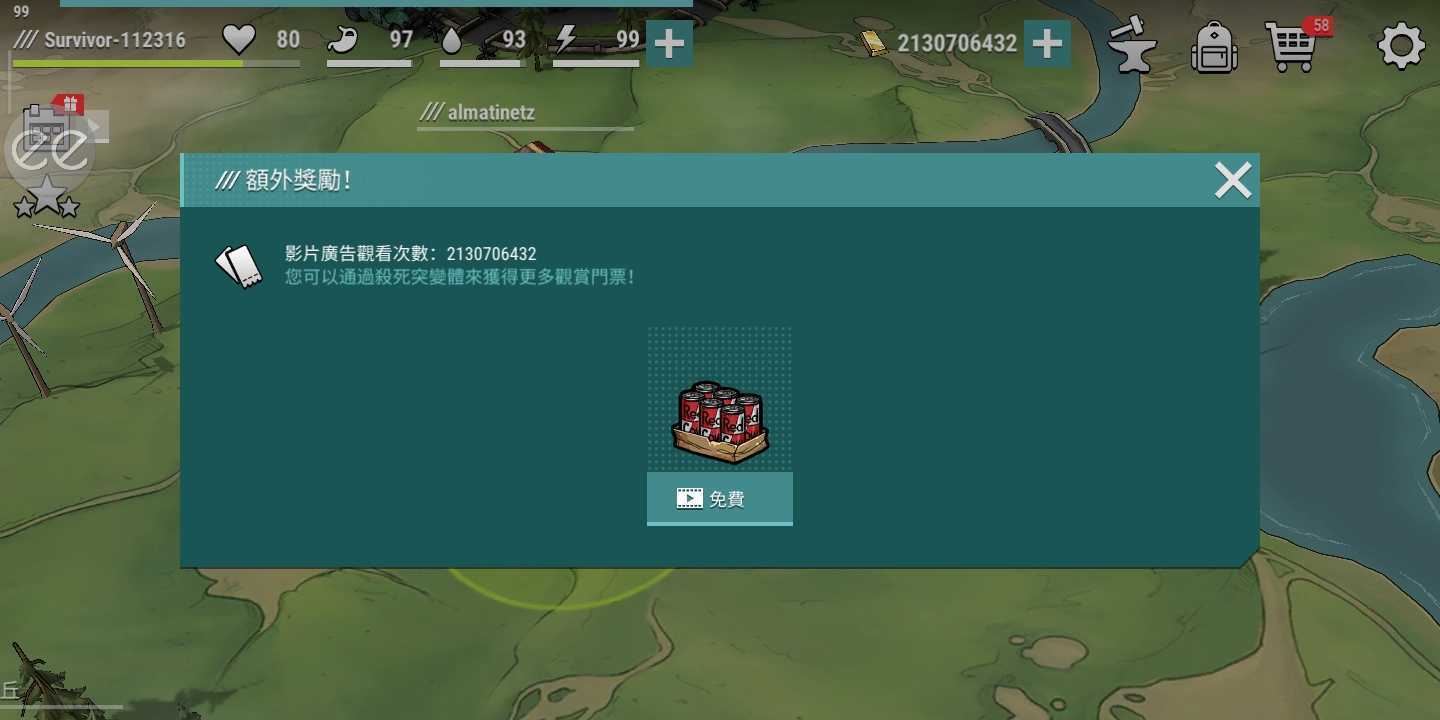Open the shop cart with 58 badge

[x=1293, y=45]
